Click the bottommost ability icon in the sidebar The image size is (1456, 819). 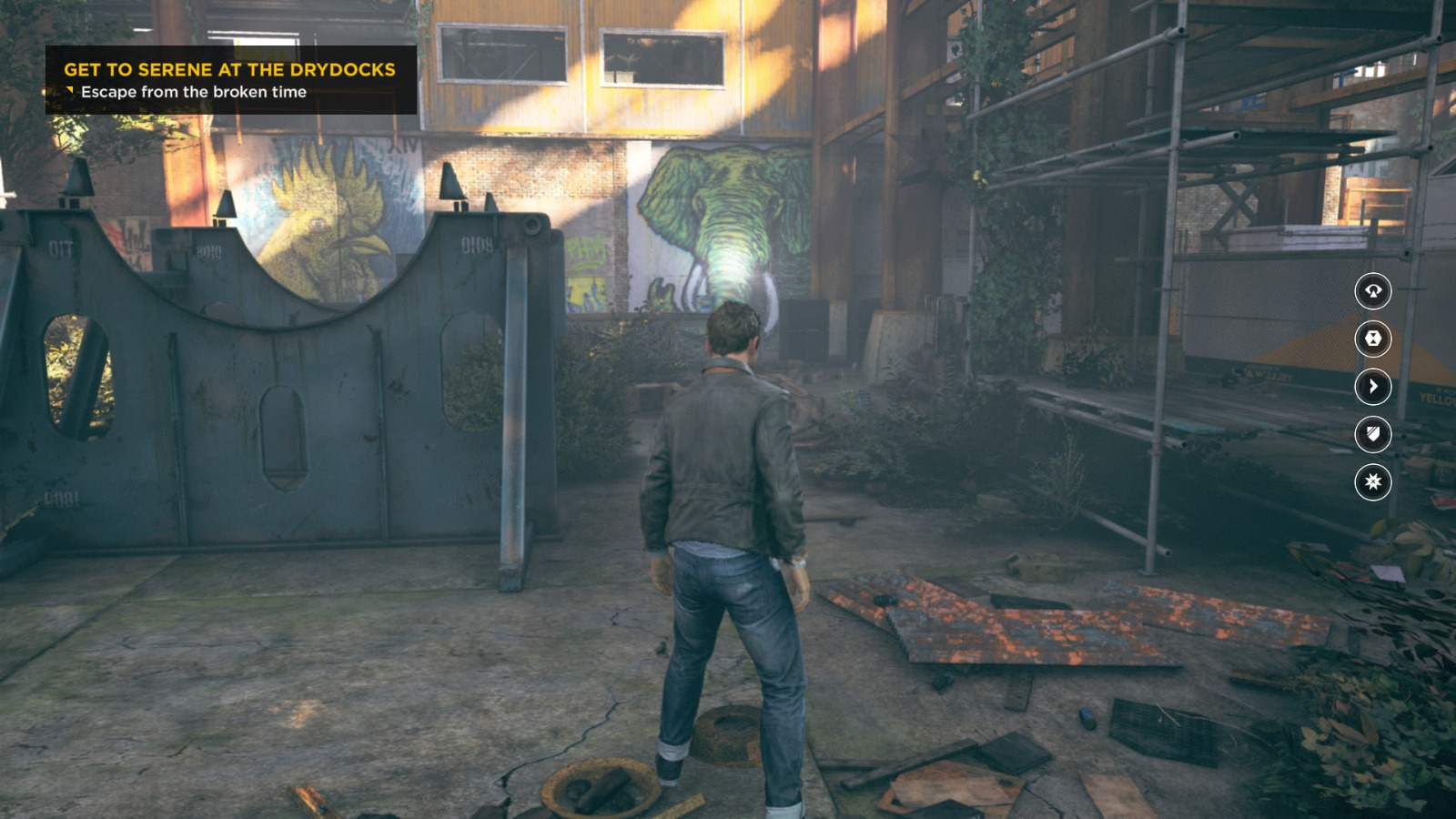tap(1374, 483)
